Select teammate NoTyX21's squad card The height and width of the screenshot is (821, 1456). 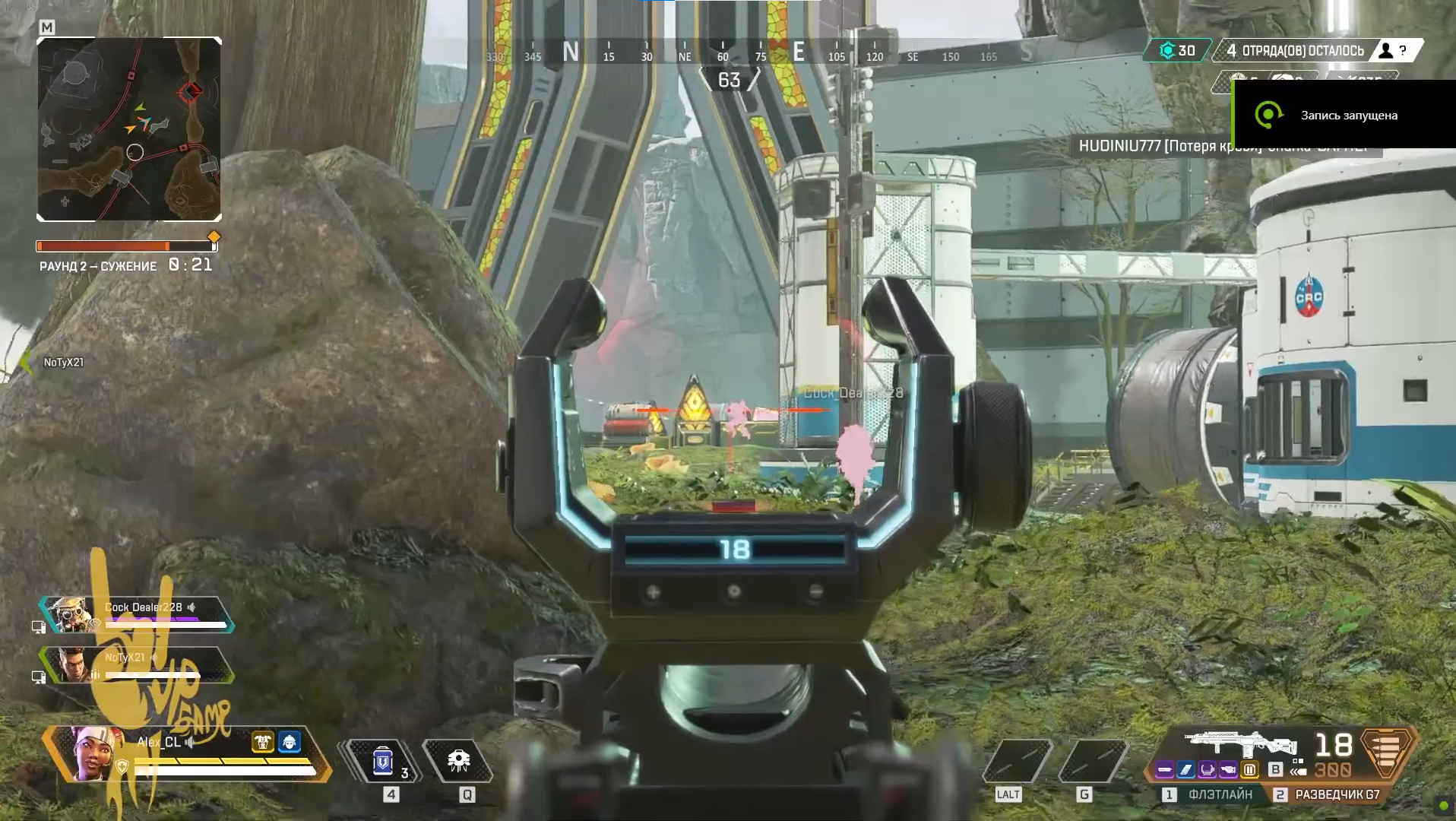[137, 665]
